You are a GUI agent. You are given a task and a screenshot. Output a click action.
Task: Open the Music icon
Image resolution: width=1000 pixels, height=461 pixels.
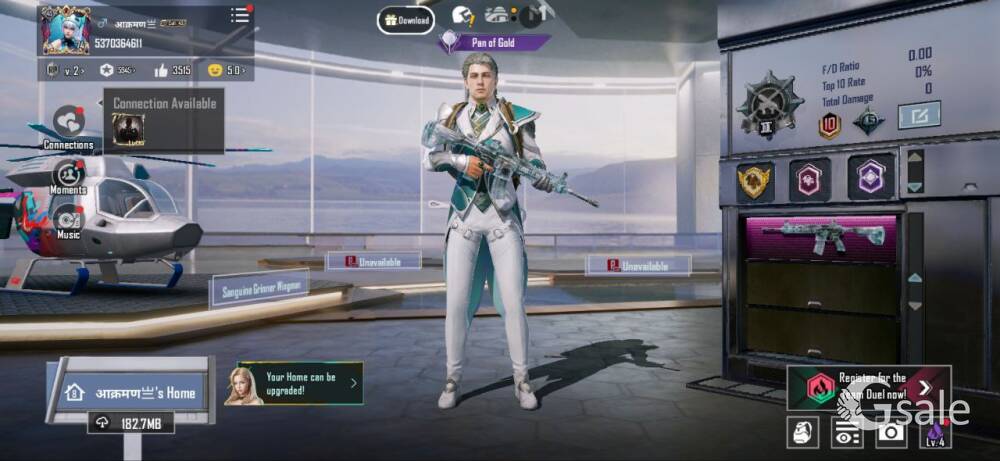(x=68, y=217)
